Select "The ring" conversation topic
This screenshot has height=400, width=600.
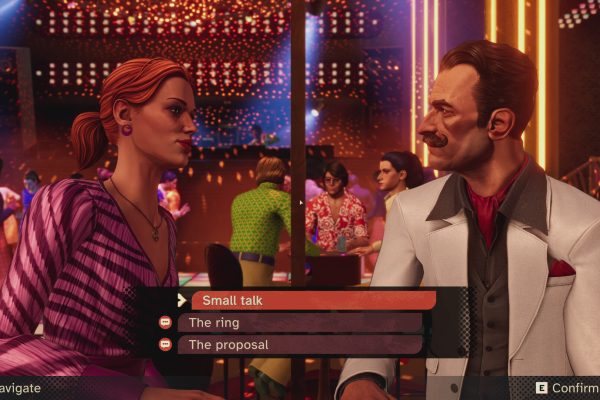point(300,323)
